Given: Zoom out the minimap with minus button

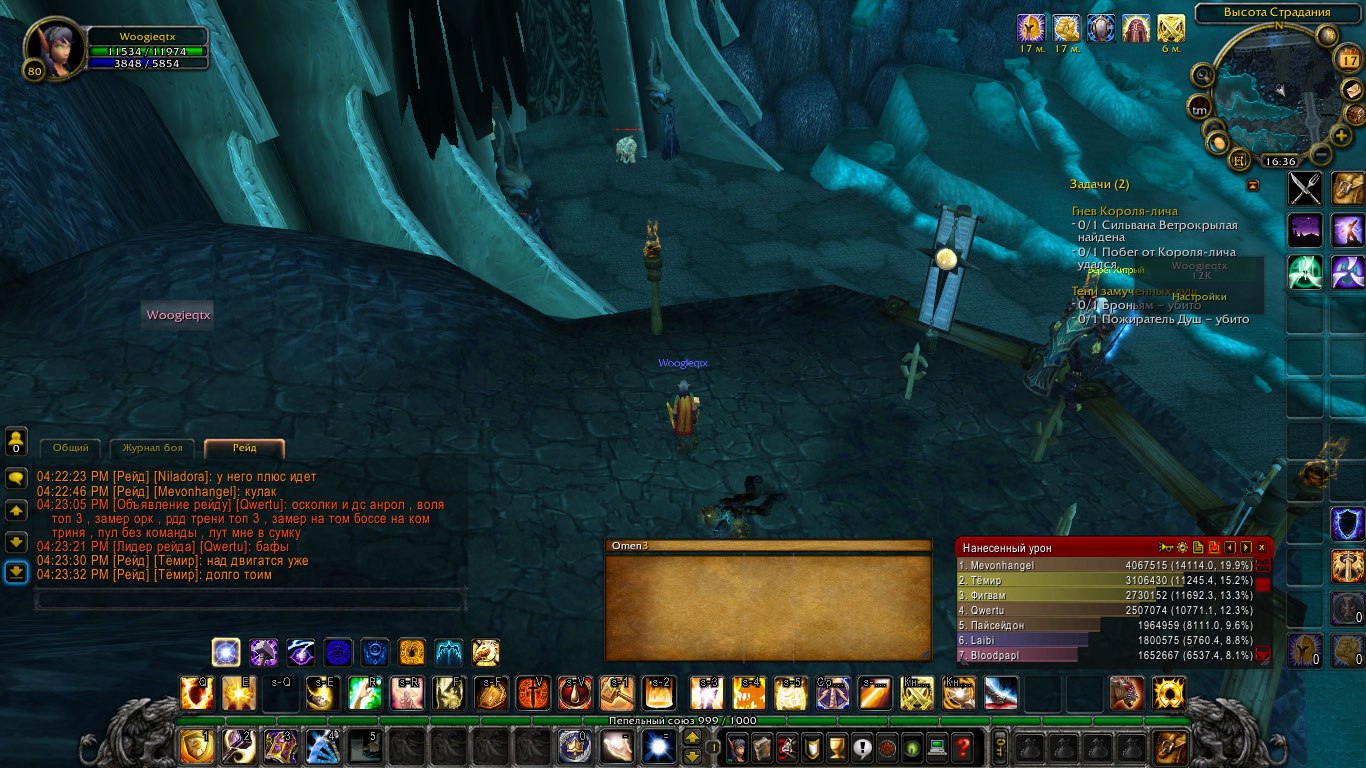Looking at the screenshot, I should pyautogui.click(x=1321, y=154).
